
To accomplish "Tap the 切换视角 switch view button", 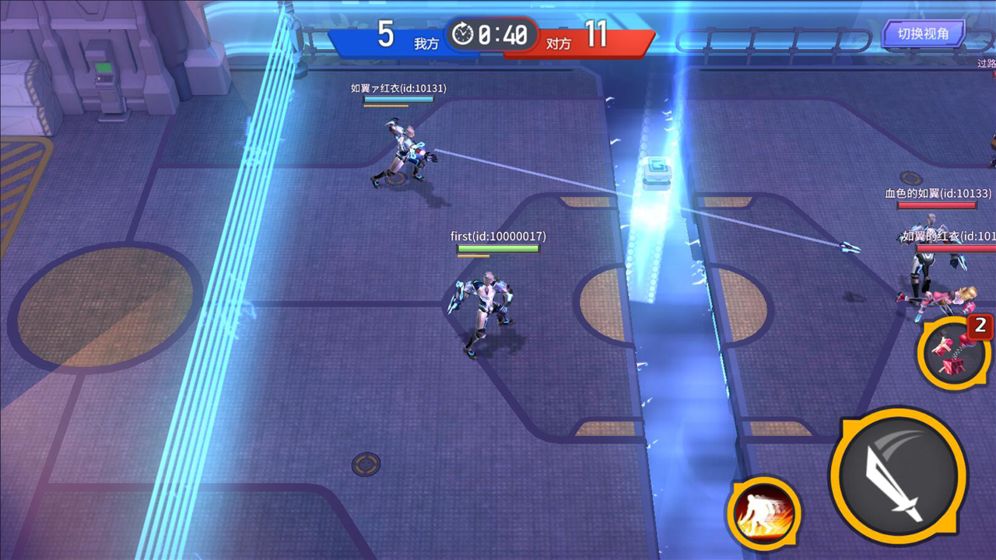I will (x=922, y=34).
